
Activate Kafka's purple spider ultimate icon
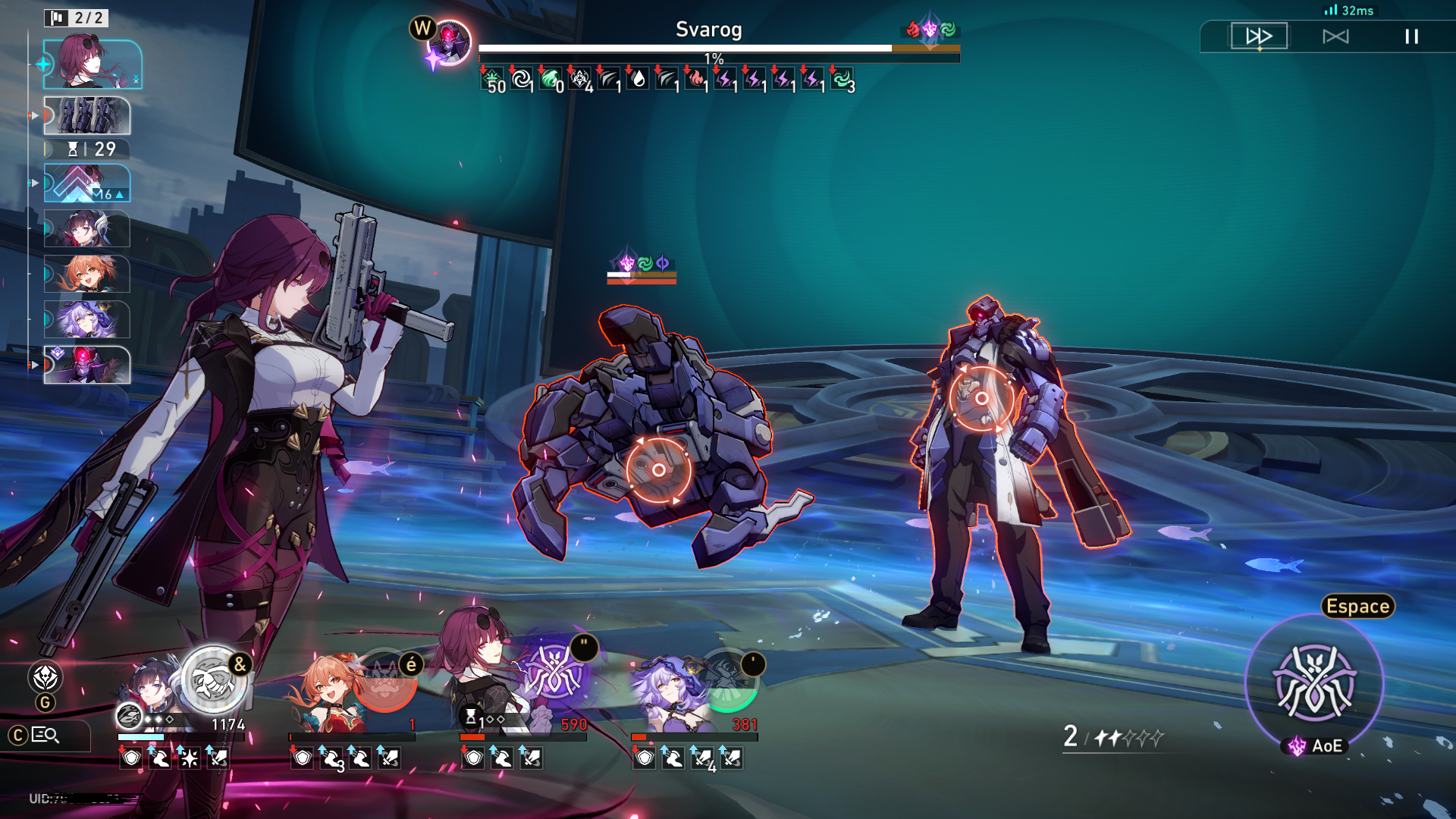554,672
